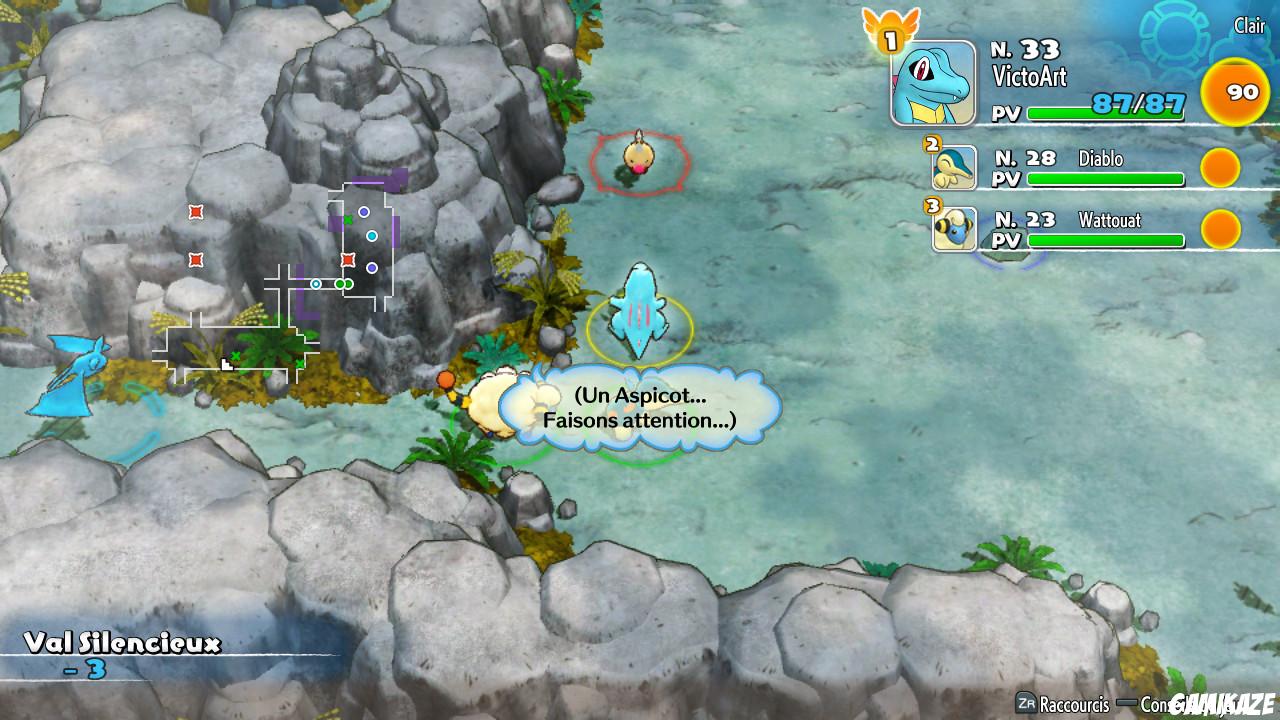Click the Clair weather label

[x=1248, y=26]
